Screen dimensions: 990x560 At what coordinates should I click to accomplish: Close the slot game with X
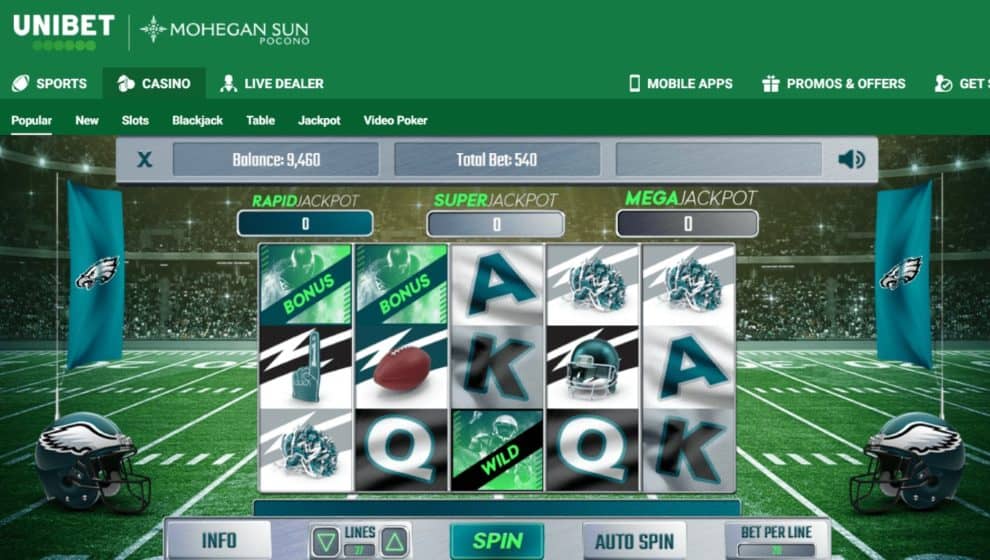click(x=145, y=159)
